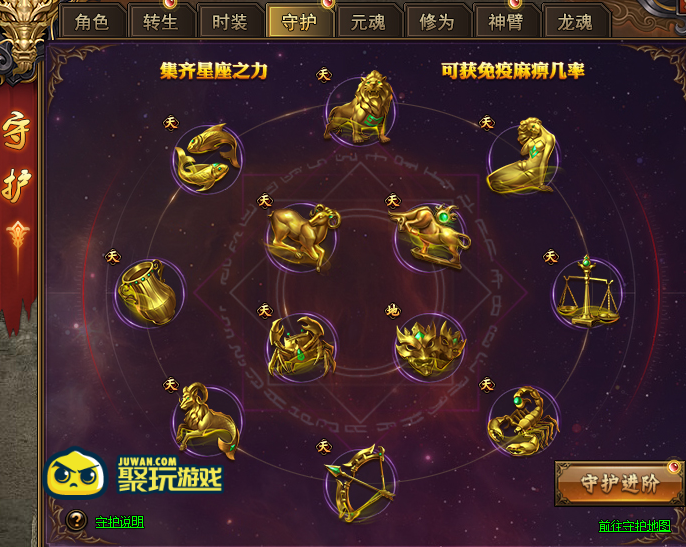Select the 时装 tab
Image resolution: width=686 pixels, height=547 pixels.
[x=229, y=22]
